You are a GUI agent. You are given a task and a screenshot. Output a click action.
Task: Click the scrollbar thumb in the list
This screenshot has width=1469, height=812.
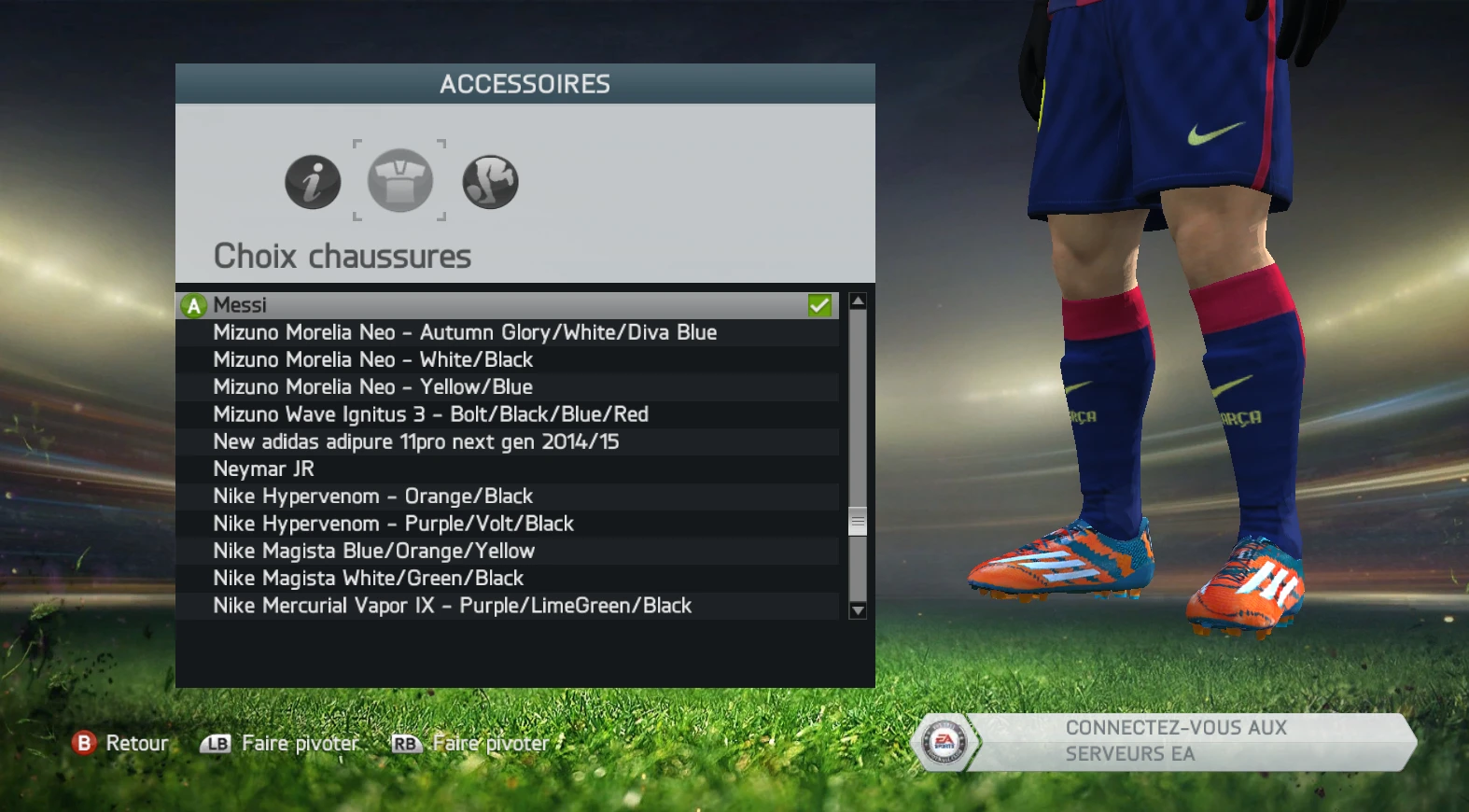coord(856,522)
